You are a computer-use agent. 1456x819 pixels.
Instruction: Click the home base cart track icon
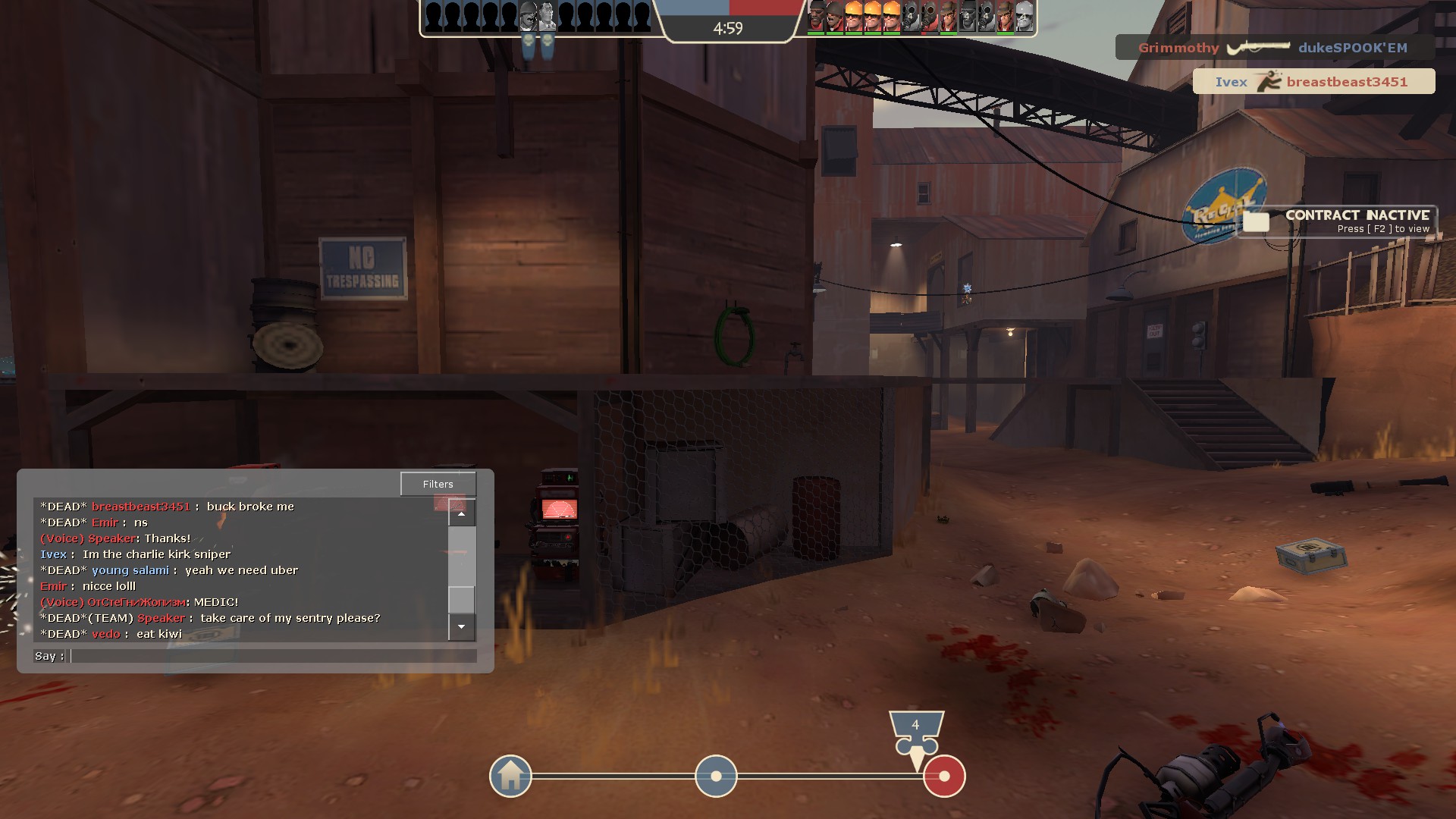coord(510,776)
